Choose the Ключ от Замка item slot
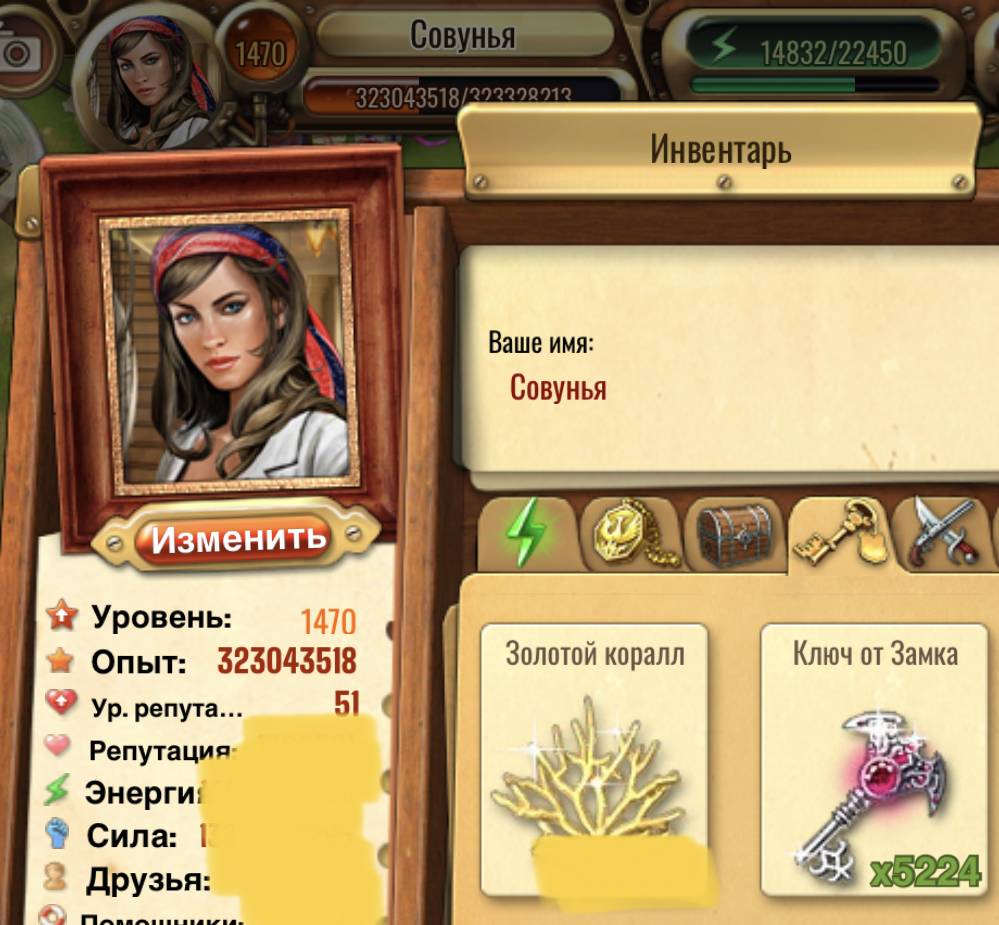 pyautogui.click(x=875, y=760)
